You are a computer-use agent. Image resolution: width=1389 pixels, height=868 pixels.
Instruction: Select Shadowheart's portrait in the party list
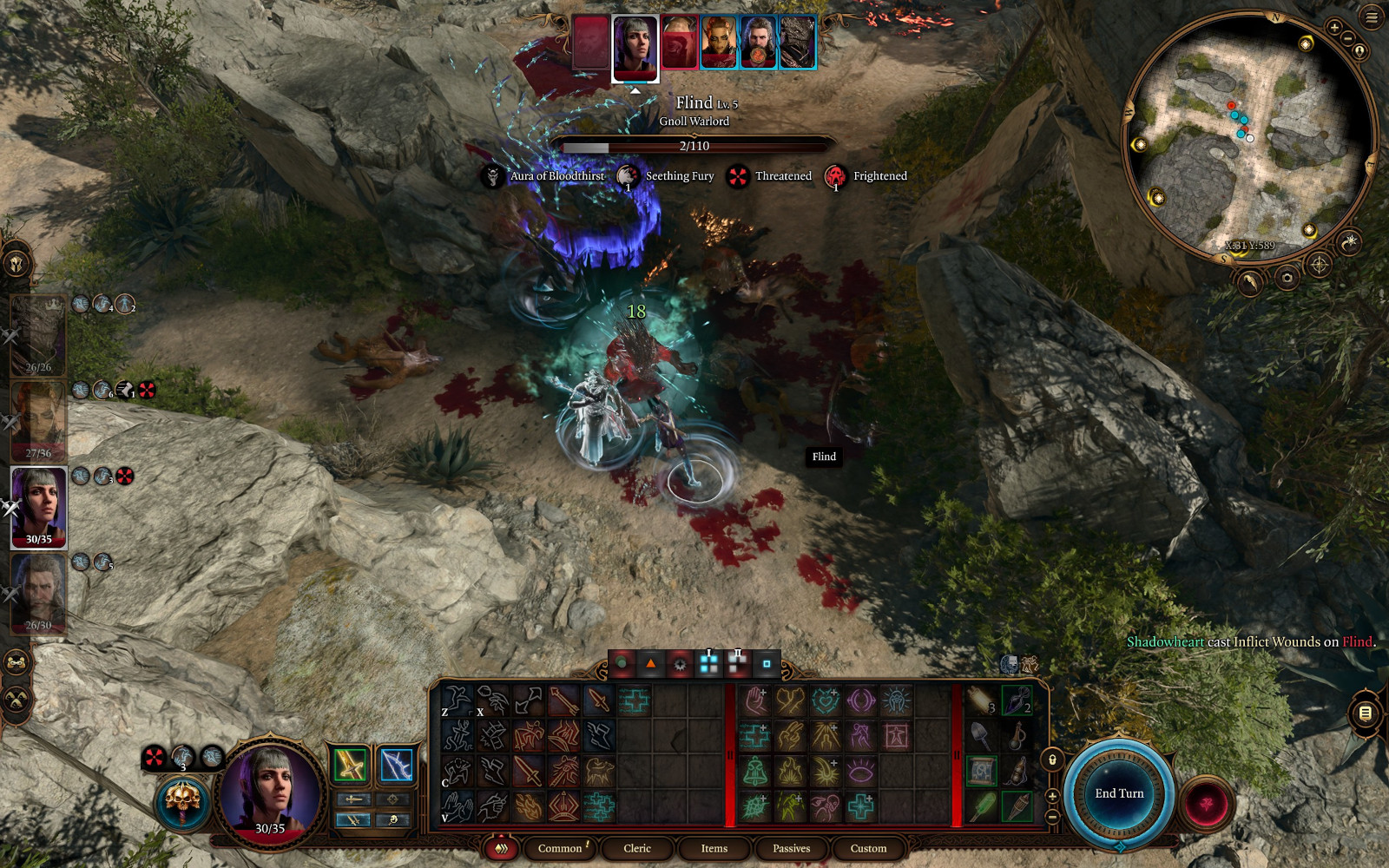pyautogui.click(x=38, y=507)
